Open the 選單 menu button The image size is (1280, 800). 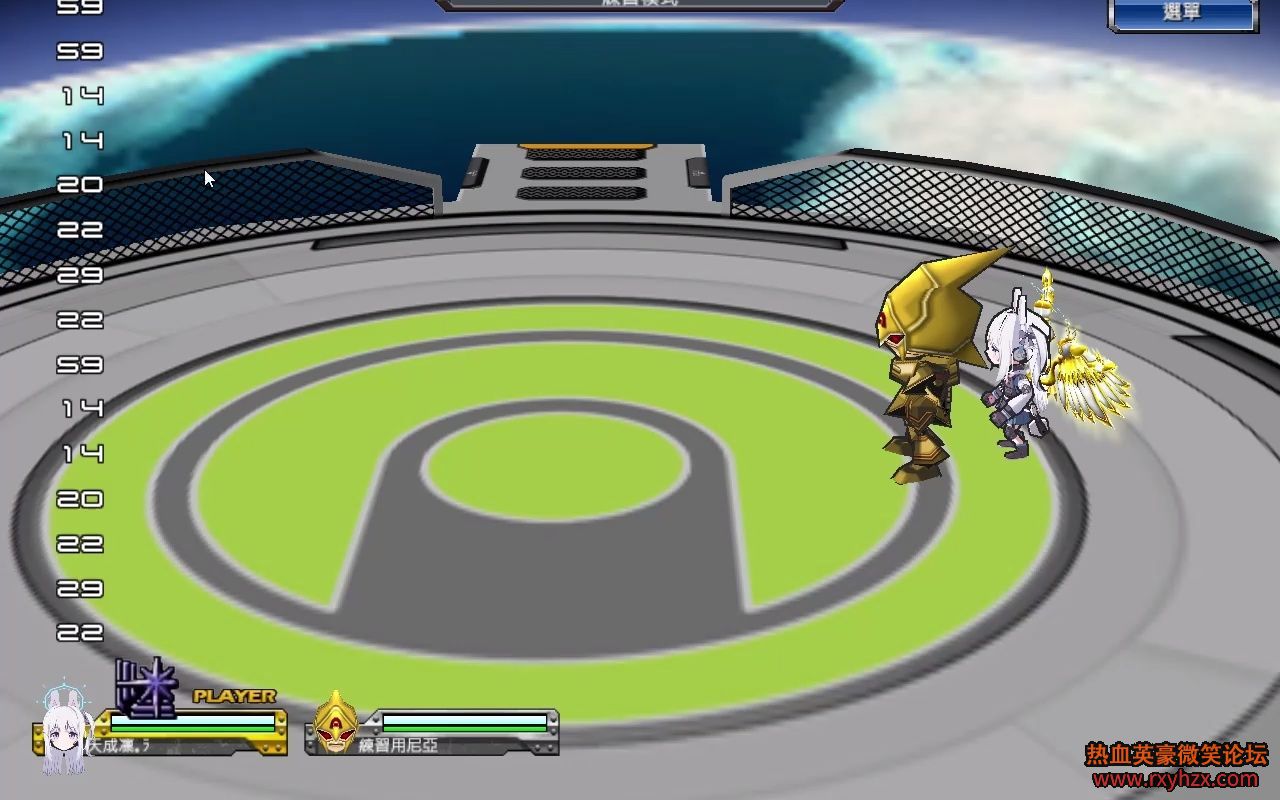click(x=1182, y=14)
